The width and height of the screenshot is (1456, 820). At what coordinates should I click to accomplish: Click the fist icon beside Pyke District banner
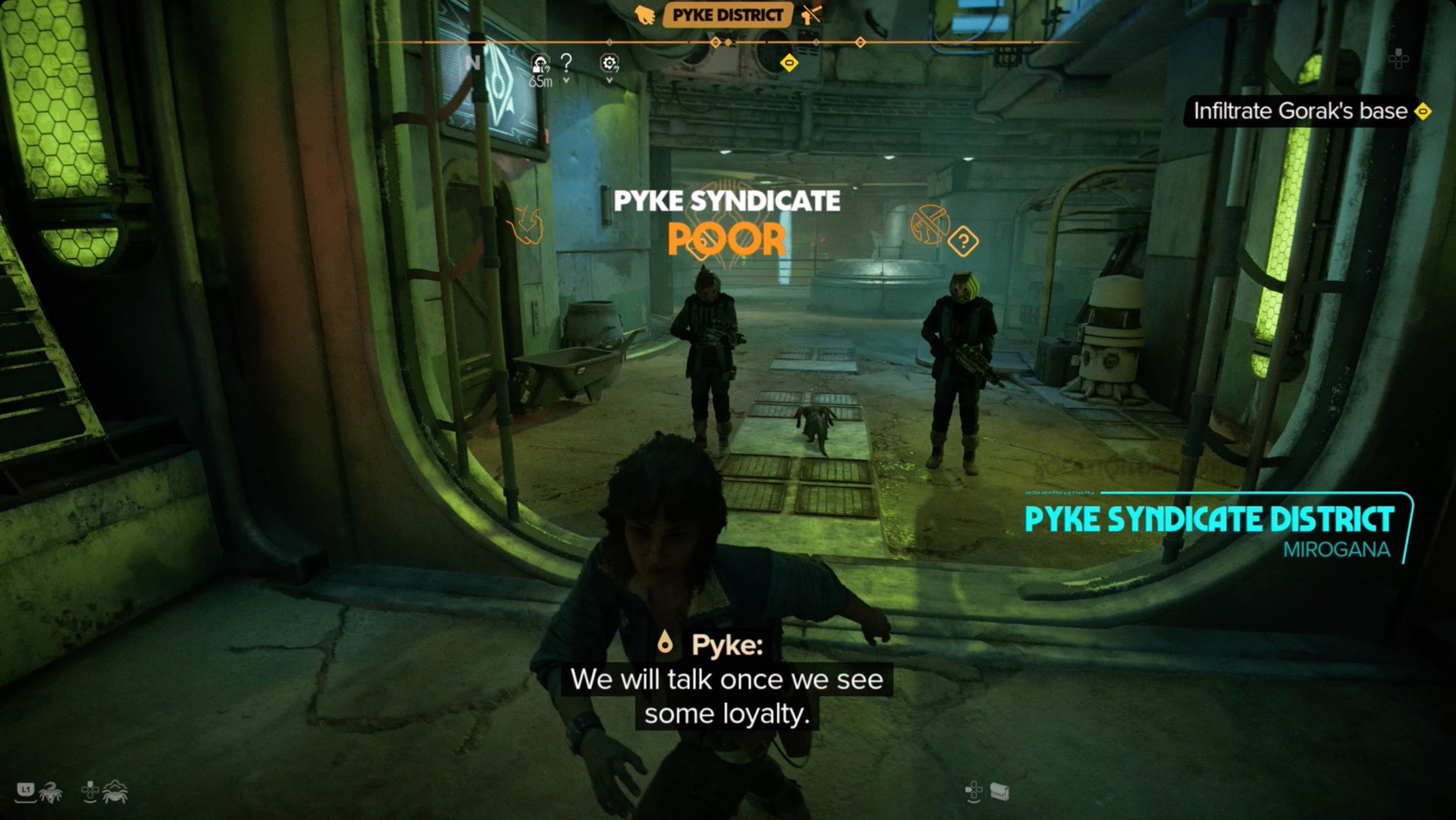[645, 16]
